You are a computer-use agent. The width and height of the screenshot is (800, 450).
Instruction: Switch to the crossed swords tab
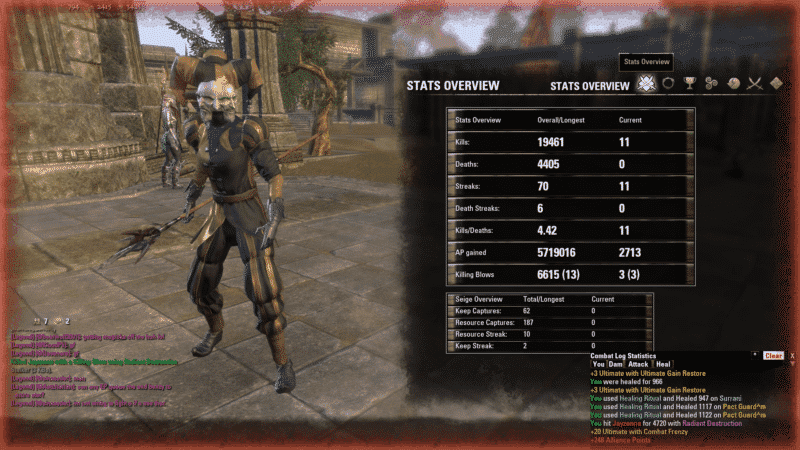(755, 85)
